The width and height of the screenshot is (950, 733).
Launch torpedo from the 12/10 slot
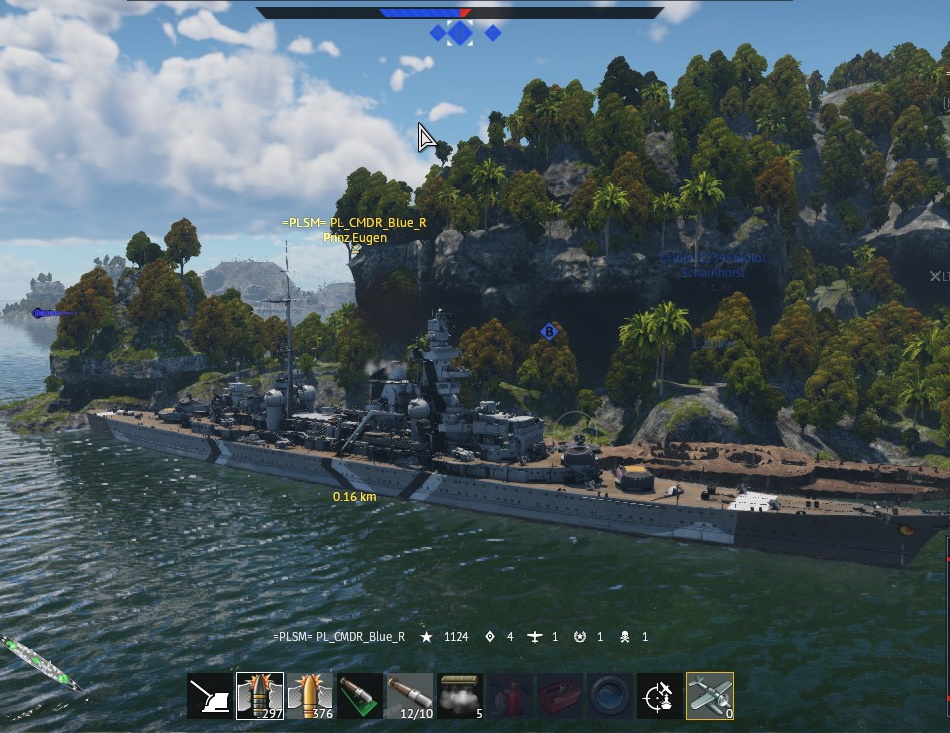pos(410,696)
